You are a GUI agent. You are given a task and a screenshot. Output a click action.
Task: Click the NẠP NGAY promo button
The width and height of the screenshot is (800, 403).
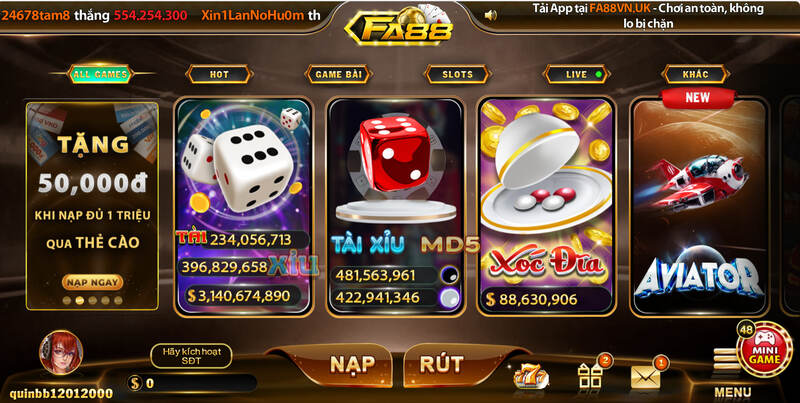pyautogui.click(x=90, y=282)
